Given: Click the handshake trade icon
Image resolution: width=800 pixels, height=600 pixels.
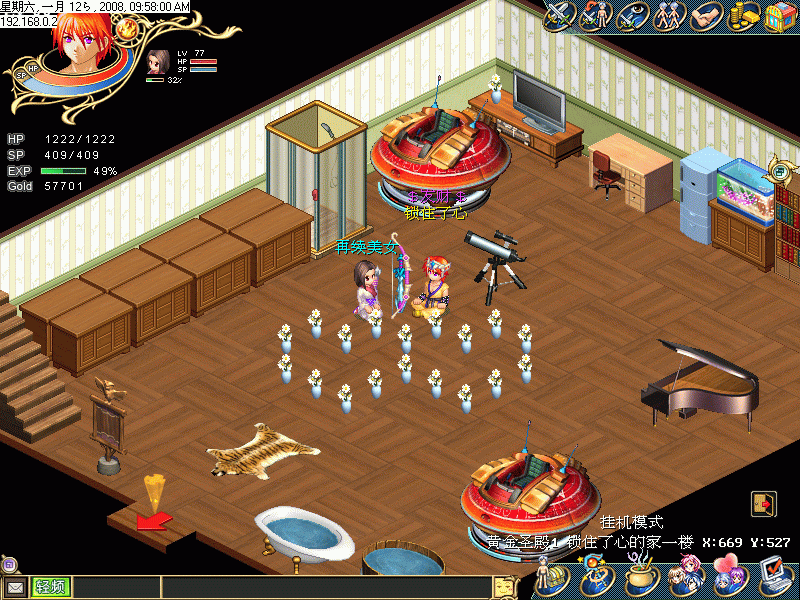Looking at the screenshot, I should [x=706, y=15].
